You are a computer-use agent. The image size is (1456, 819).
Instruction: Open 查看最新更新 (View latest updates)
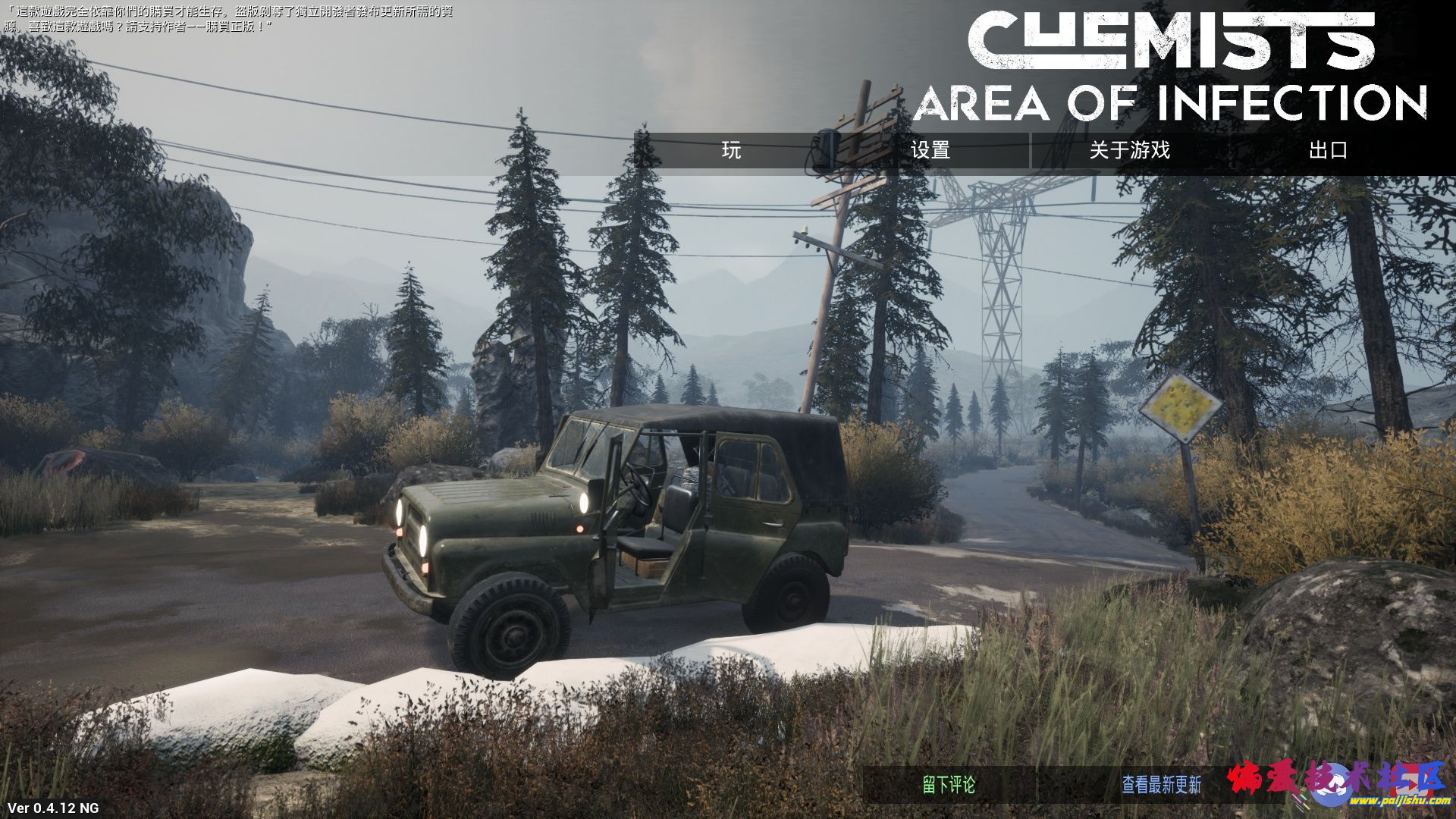pos(1161,785)
